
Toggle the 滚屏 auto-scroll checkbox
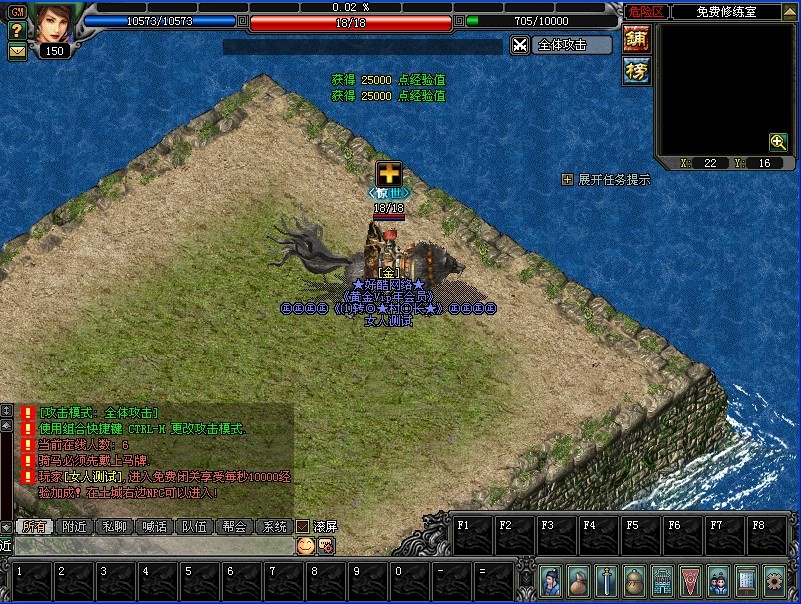pyautogui.click(x=302, y=527)
